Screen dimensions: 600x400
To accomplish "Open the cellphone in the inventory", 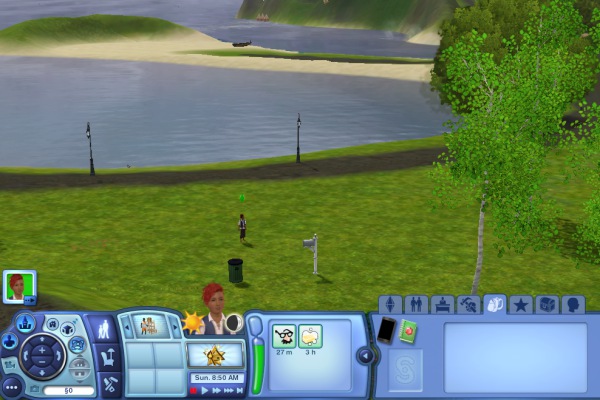I will tap(385, 329).
